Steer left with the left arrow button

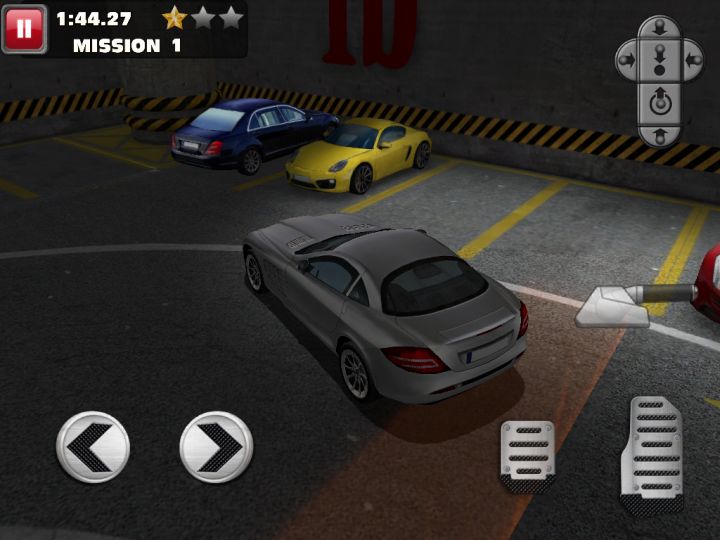click(x=93, y=447)
